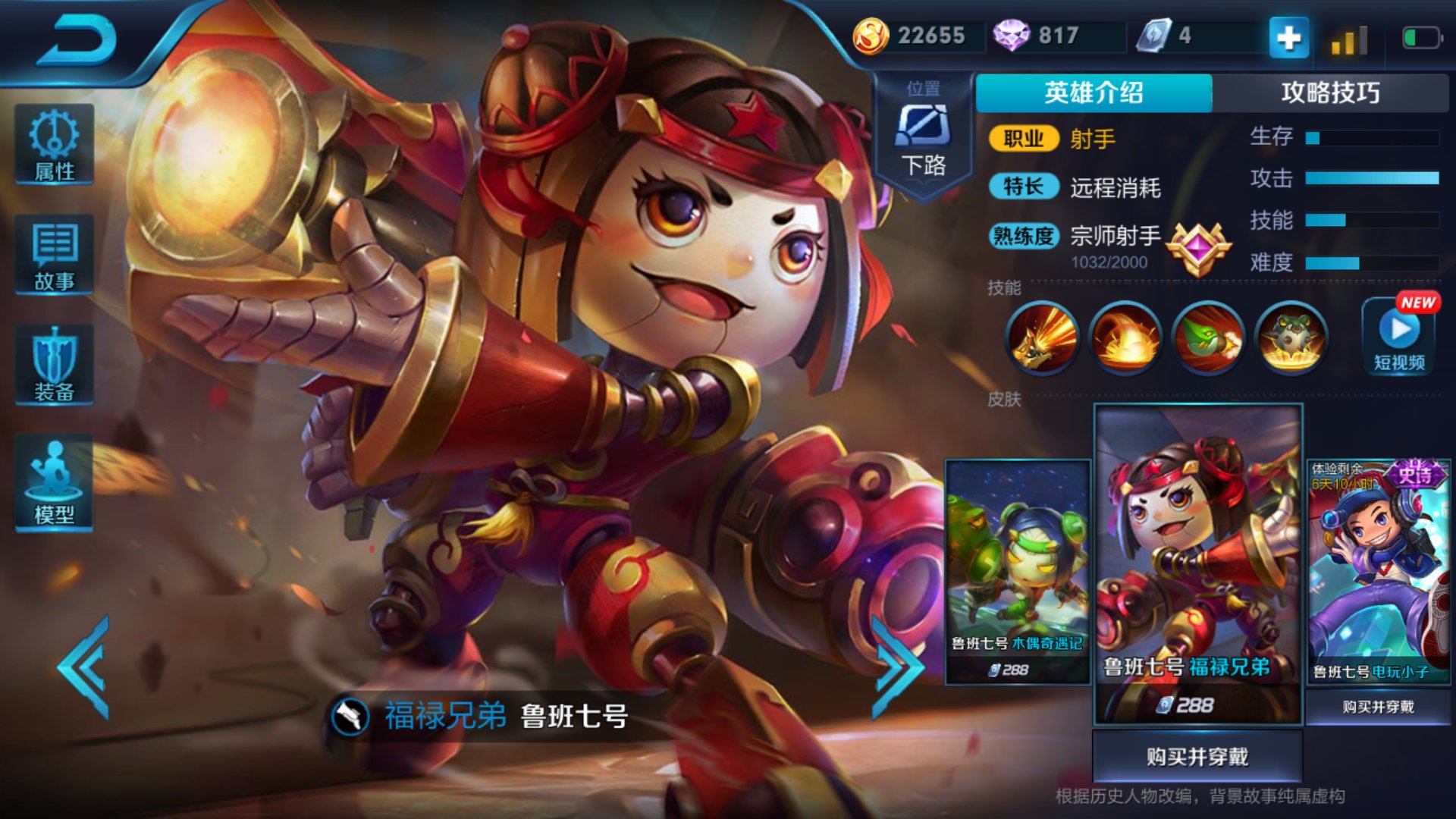View the golden gun passive skill icon
Image resolution: width=1456 pixels, height=819 pixels.
click(x=1043, y=337)
